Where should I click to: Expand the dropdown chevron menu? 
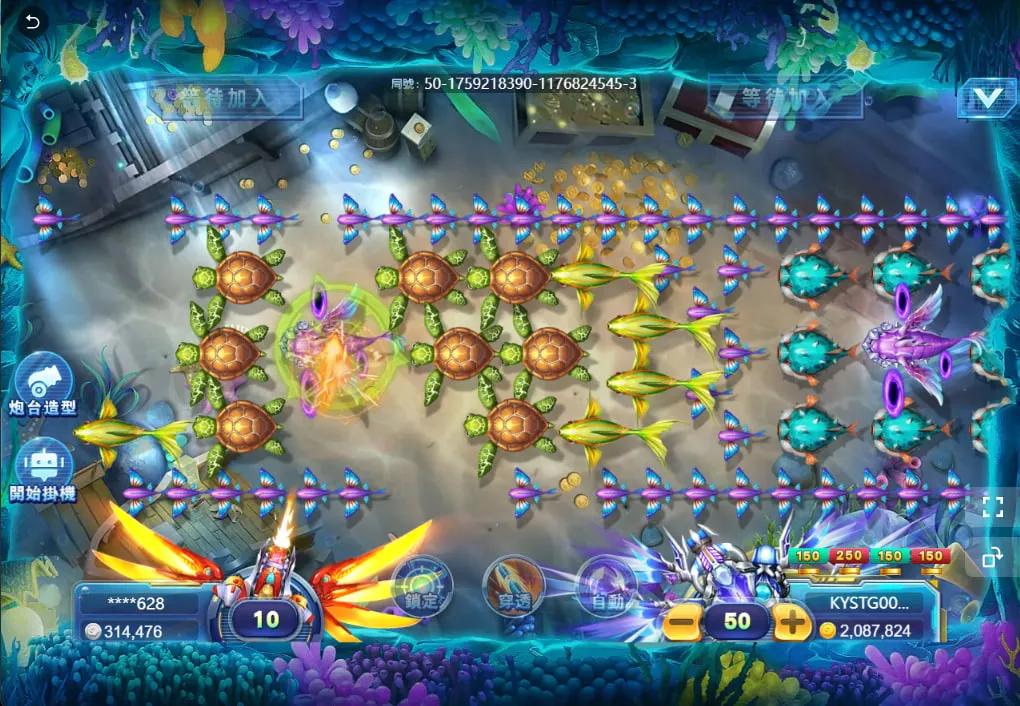coord(986,98)
